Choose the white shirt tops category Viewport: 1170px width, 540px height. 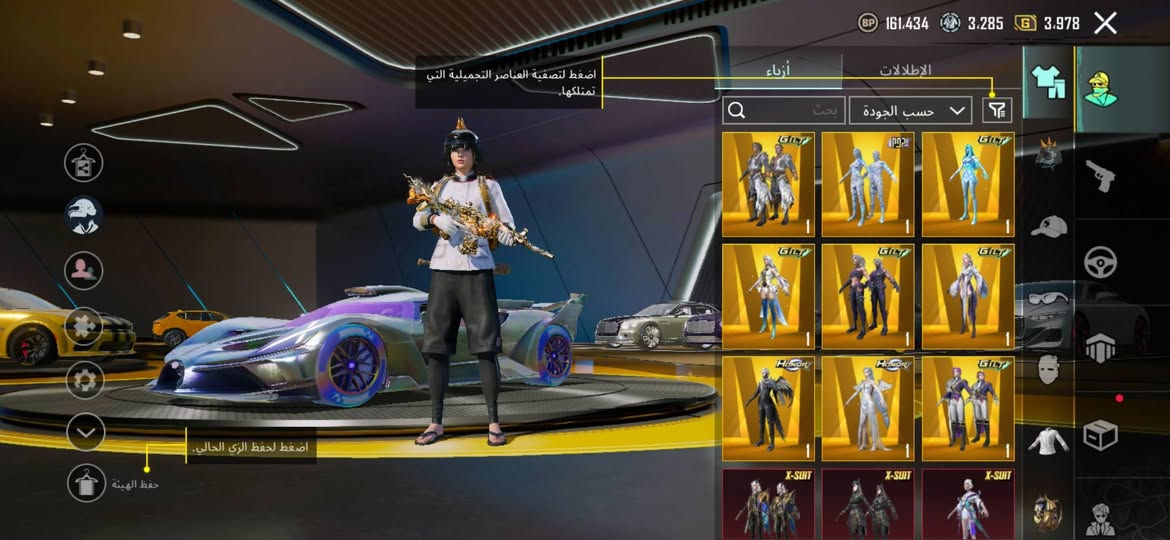(1047, 439)
